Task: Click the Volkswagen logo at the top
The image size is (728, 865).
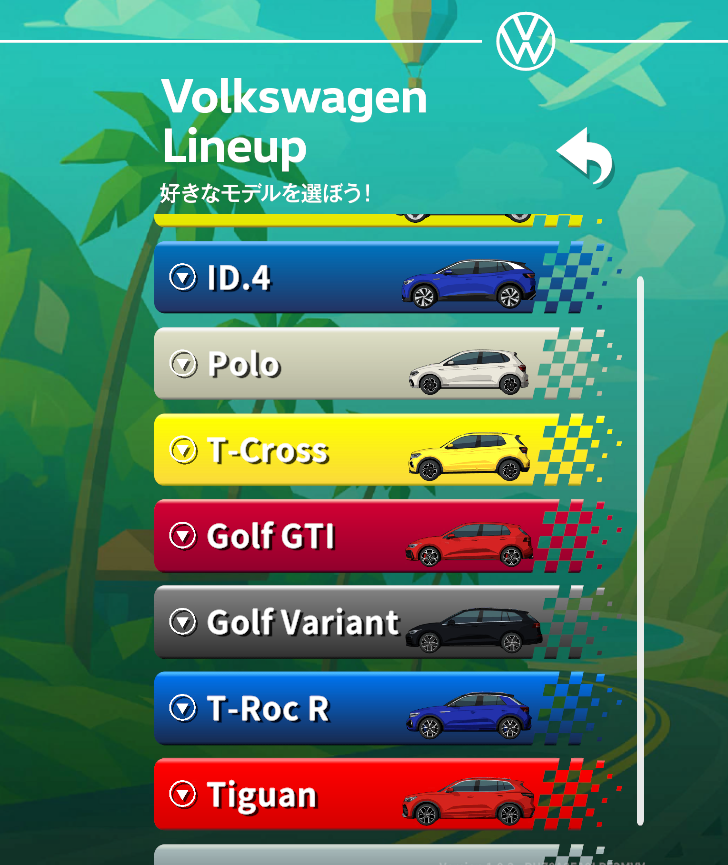Action: tap(526, 42)
